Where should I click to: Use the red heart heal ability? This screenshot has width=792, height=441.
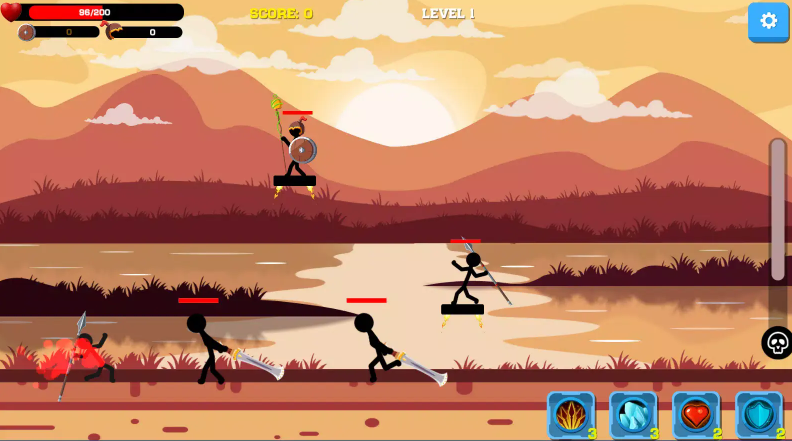tap(696, 414)
